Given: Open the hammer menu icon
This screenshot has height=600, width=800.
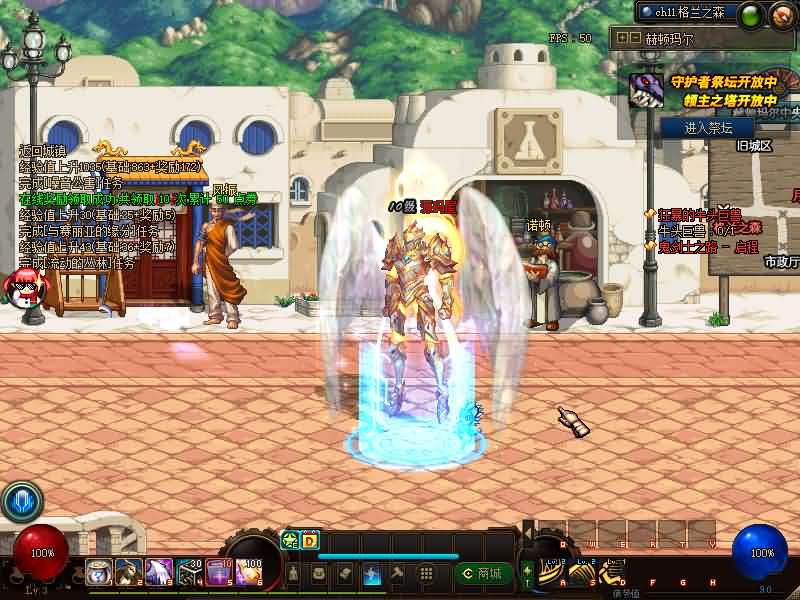Looking at the screenshot, I should point(397,574).
